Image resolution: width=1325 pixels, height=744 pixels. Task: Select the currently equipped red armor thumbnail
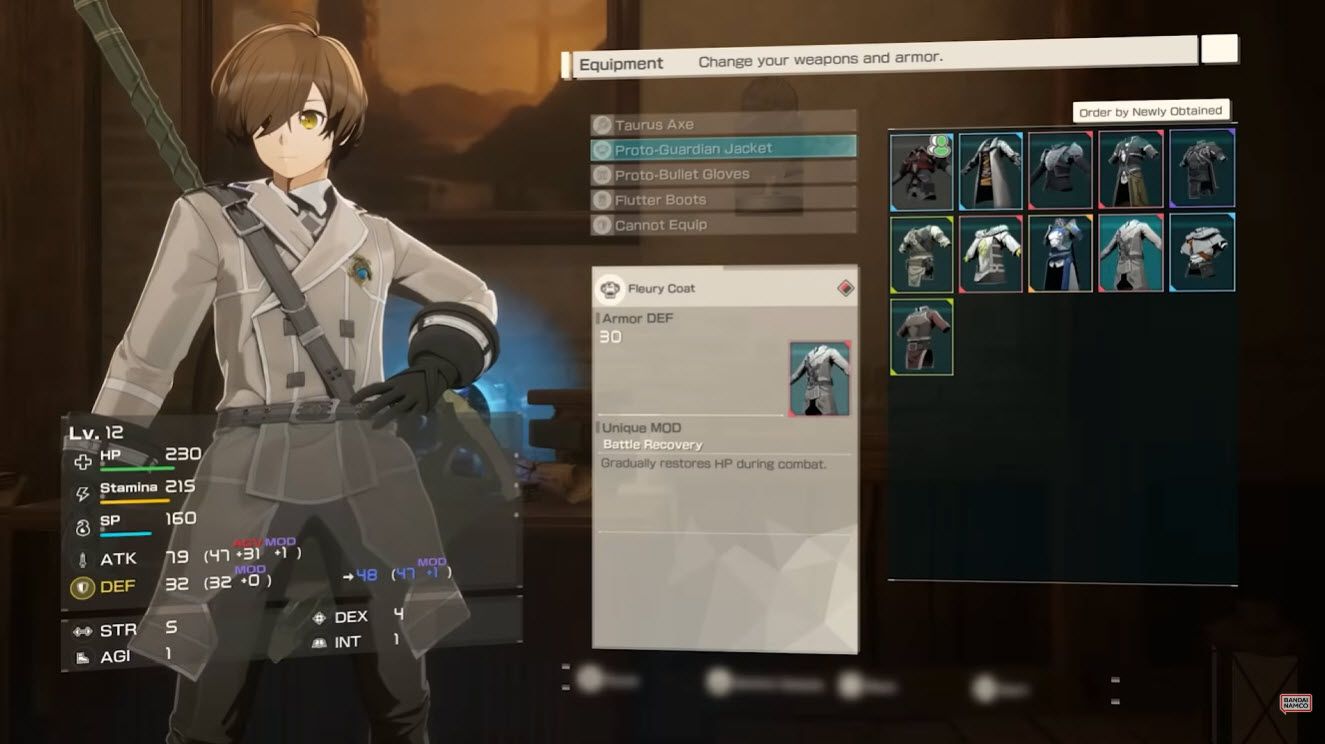(922, 171)
